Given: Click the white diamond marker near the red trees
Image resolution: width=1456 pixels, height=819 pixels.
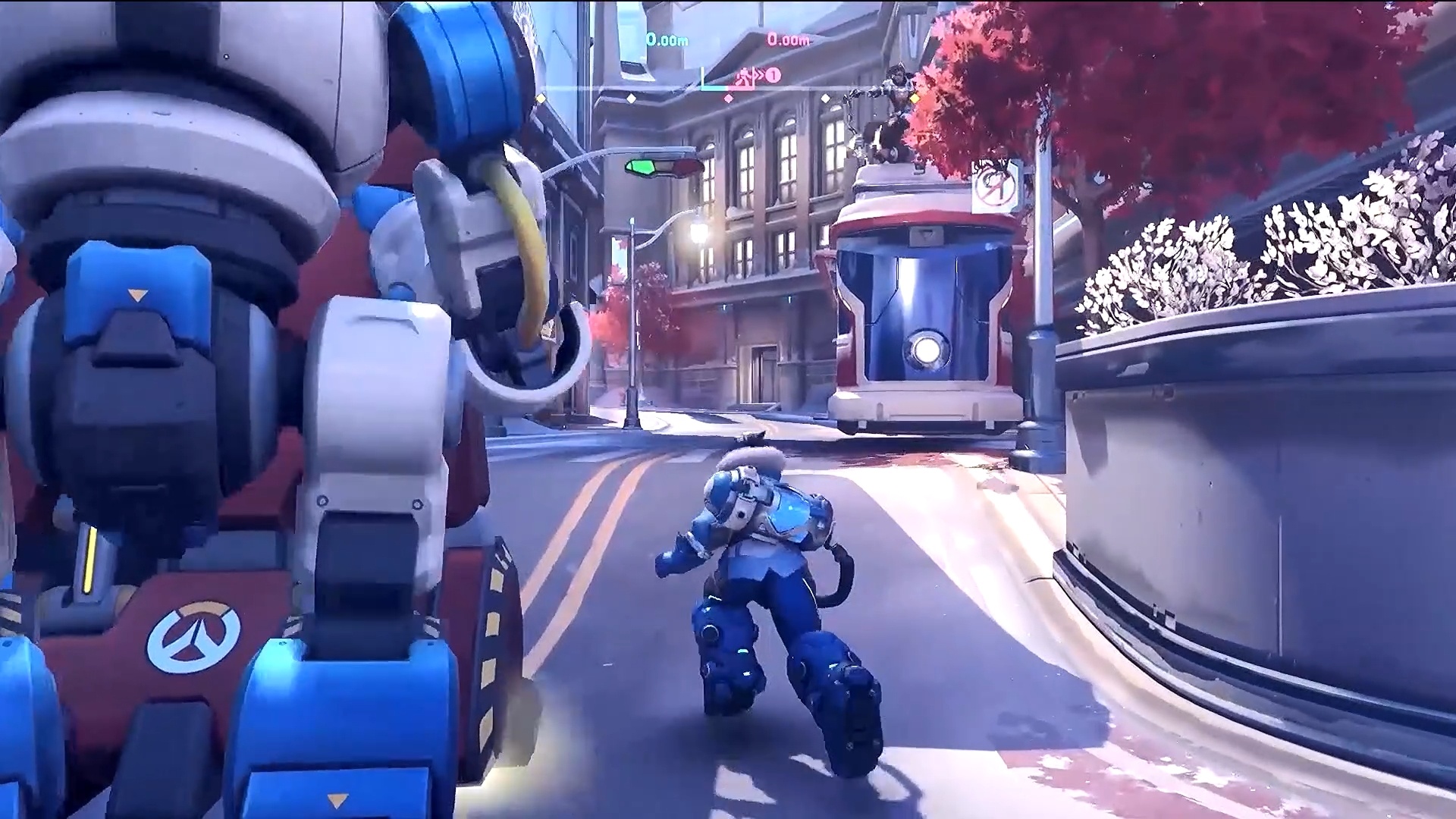Looking at the screenshot, I should click(x=826, y=99).
